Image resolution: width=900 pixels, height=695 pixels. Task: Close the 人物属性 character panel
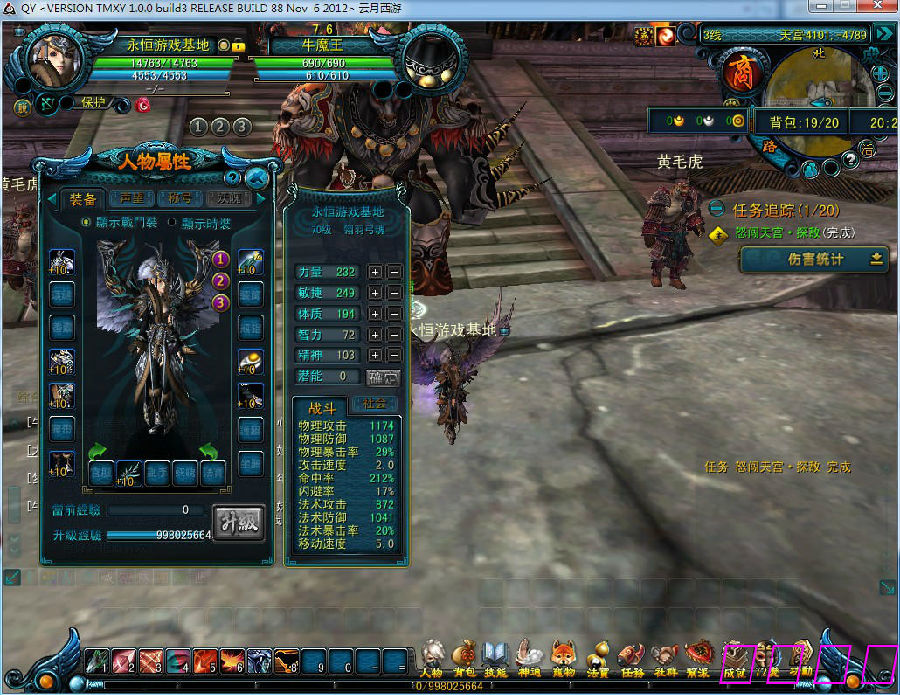coord(257,178)
